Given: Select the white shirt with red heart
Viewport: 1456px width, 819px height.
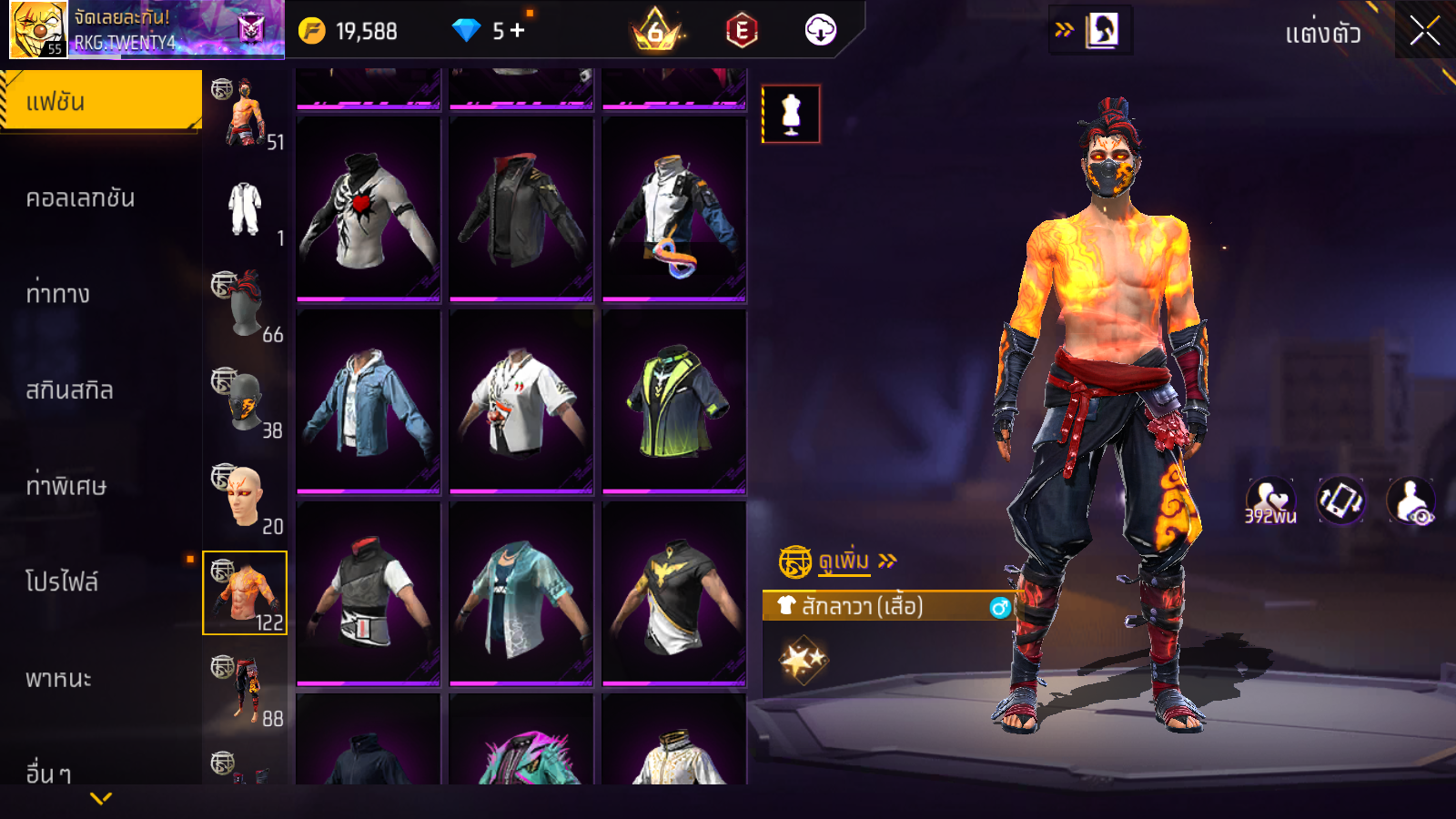Looking at the screenshot, I should [x=369, y=210].
